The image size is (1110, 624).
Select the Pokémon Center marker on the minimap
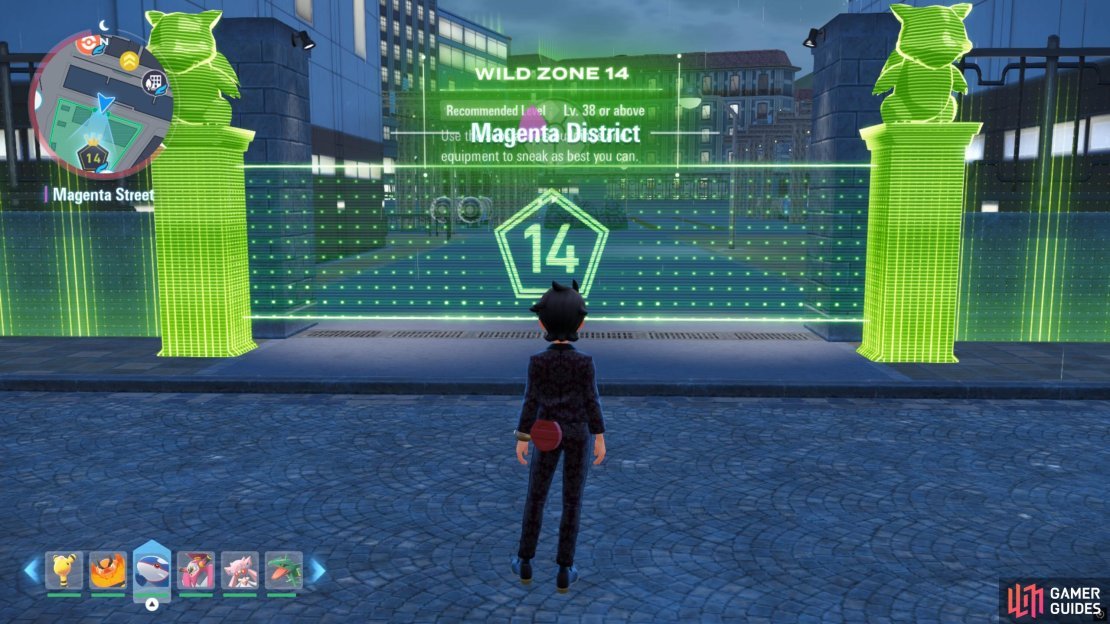(88, 44)
